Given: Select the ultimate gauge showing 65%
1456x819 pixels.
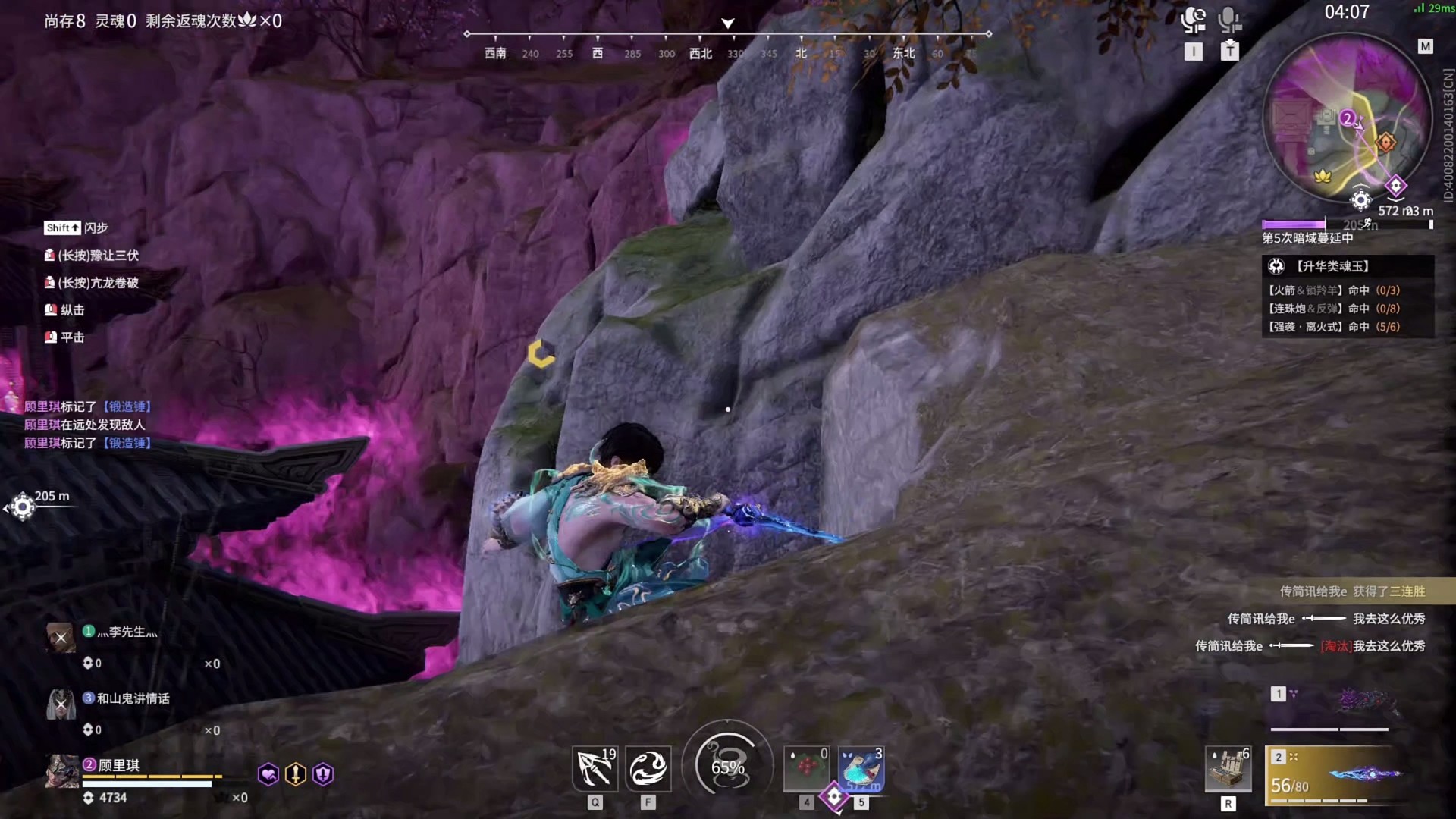Looking at the screenshot, I should [727, 767].
